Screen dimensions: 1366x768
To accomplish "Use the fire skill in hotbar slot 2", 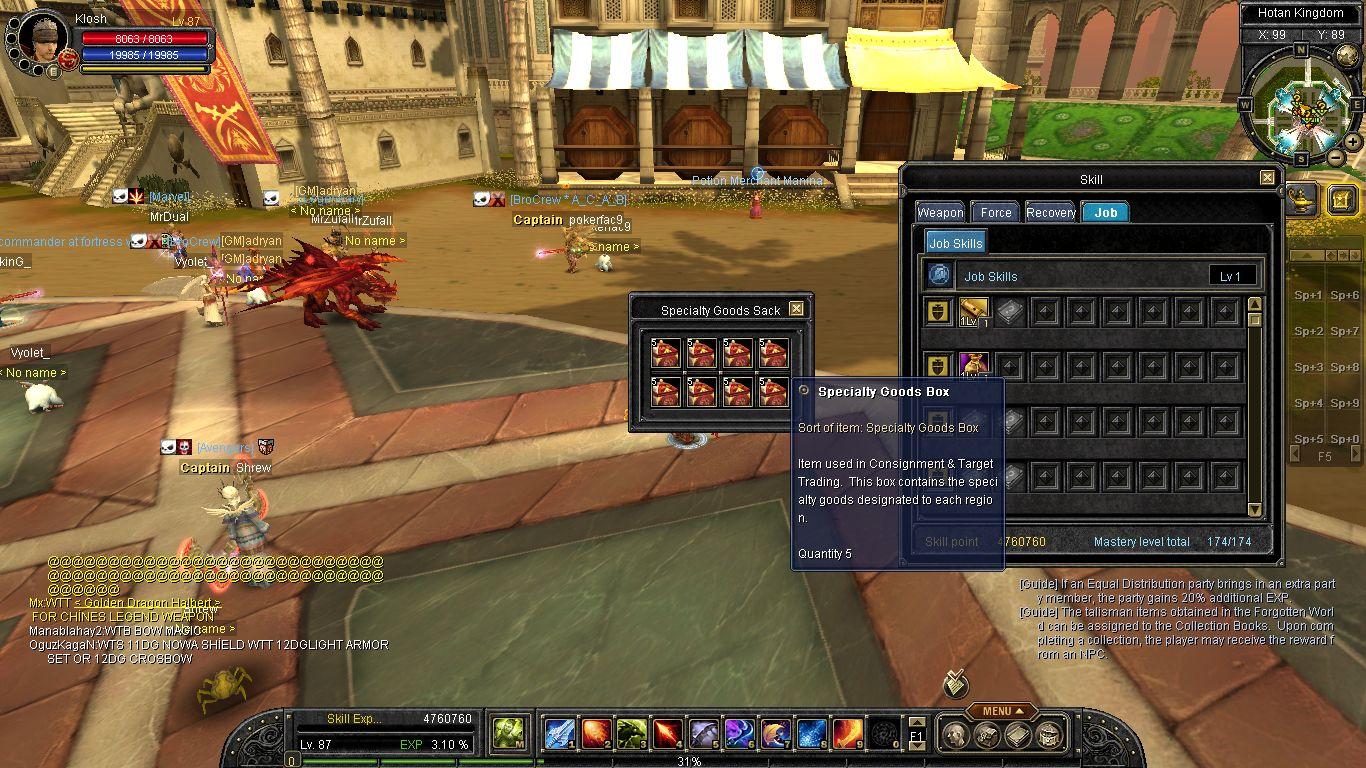I will pyautogui.click(x=596, y=734).
